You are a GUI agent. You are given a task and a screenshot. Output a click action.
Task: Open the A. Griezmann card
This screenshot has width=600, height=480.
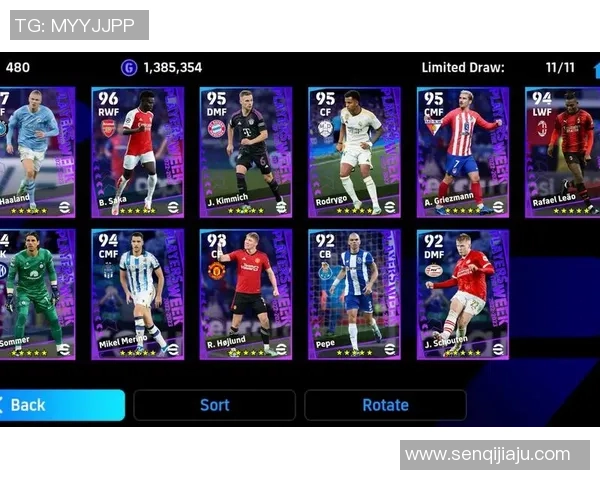tap(462, 151)
